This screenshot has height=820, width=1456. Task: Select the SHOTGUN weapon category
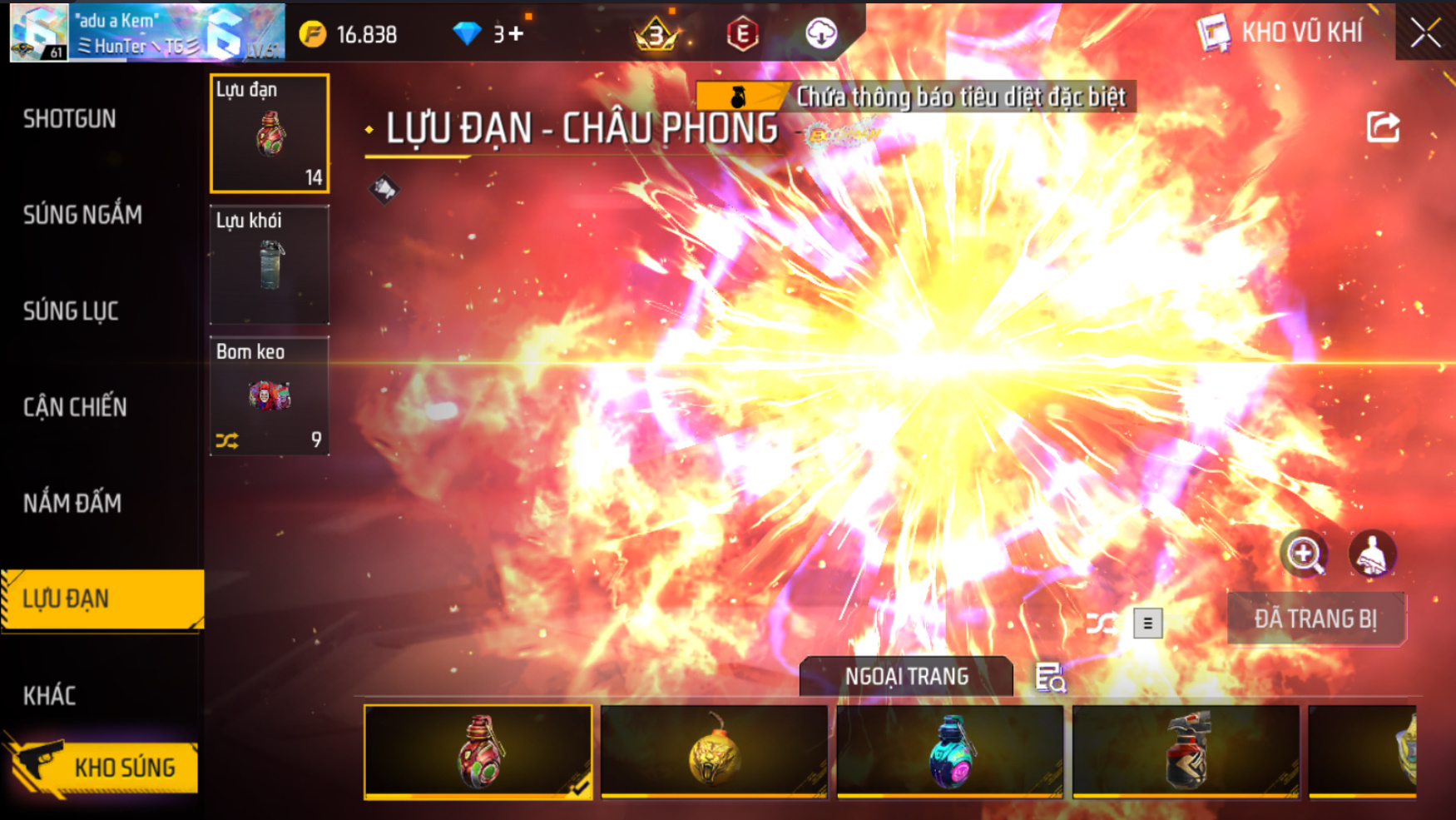click(x=70, y=119)
